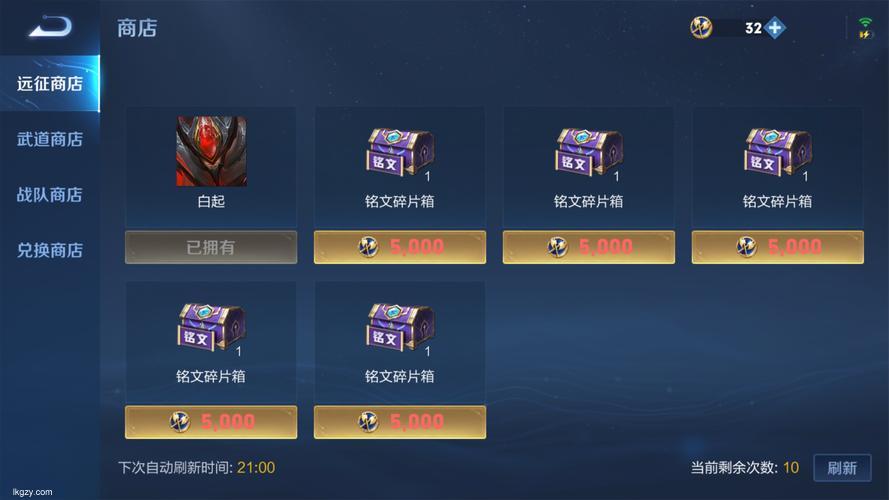Open the 武道商店 tab

pos(50,139)
